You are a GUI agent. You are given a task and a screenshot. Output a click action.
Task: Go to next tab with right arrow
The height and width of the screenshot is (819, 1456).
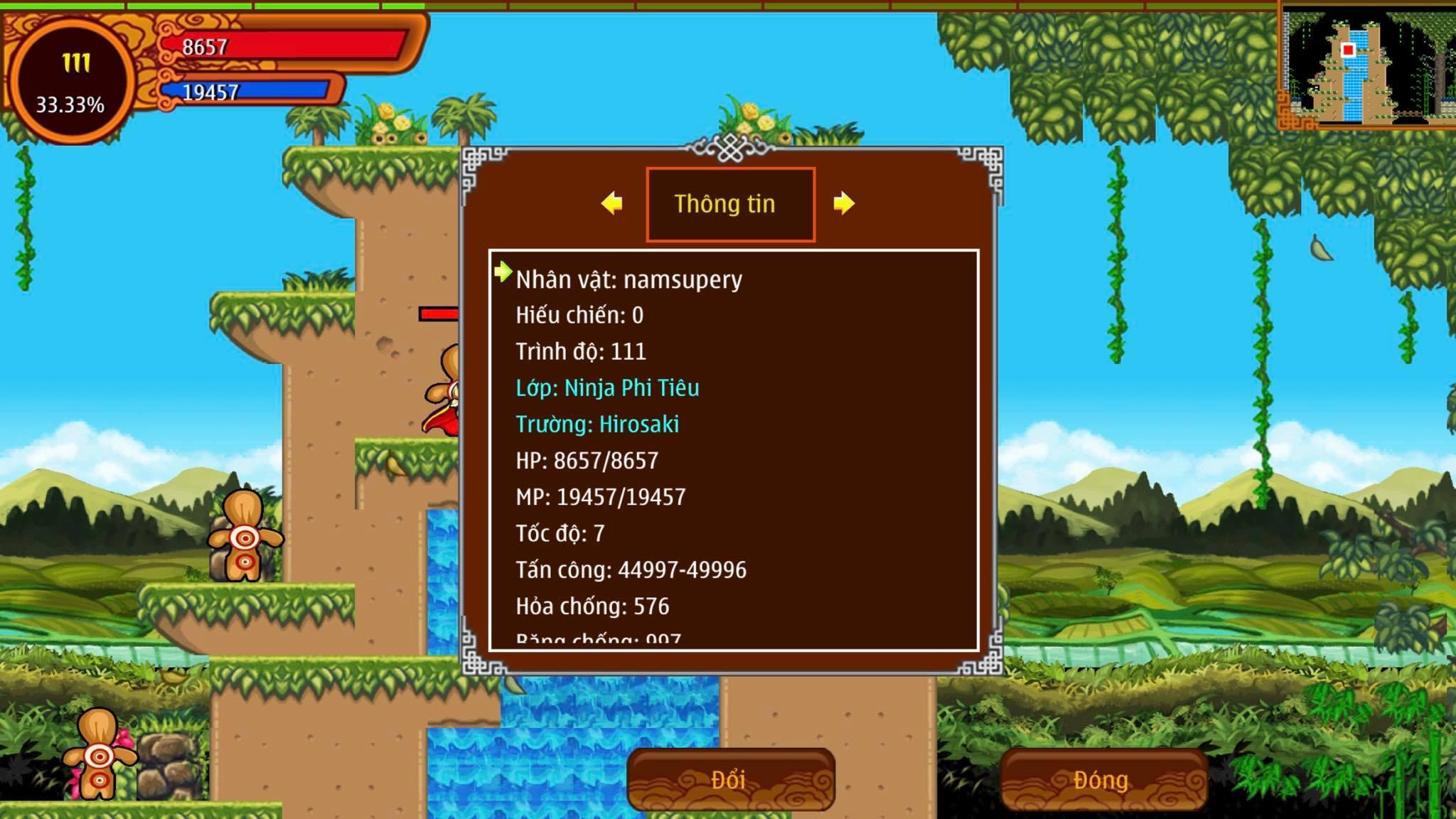(x=843, y=203)
